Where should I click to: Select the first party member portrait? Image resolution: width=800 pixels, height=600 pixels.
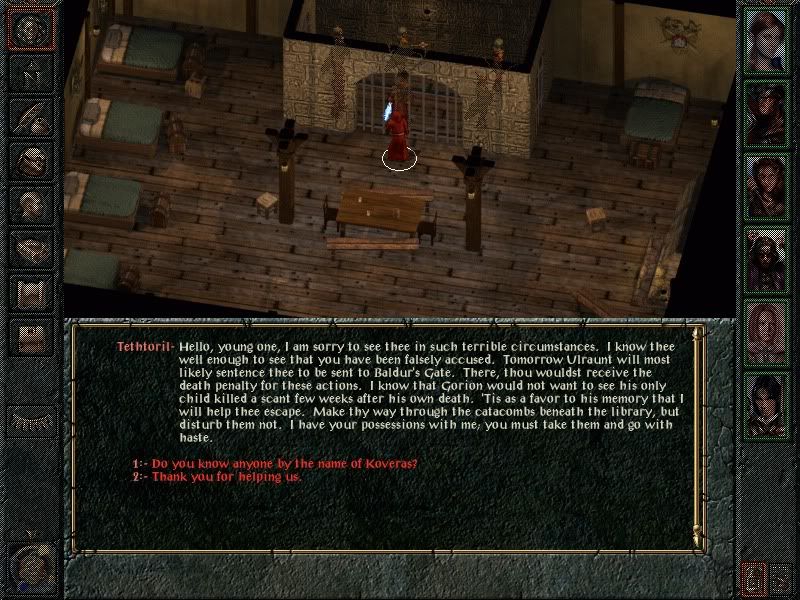767,42
